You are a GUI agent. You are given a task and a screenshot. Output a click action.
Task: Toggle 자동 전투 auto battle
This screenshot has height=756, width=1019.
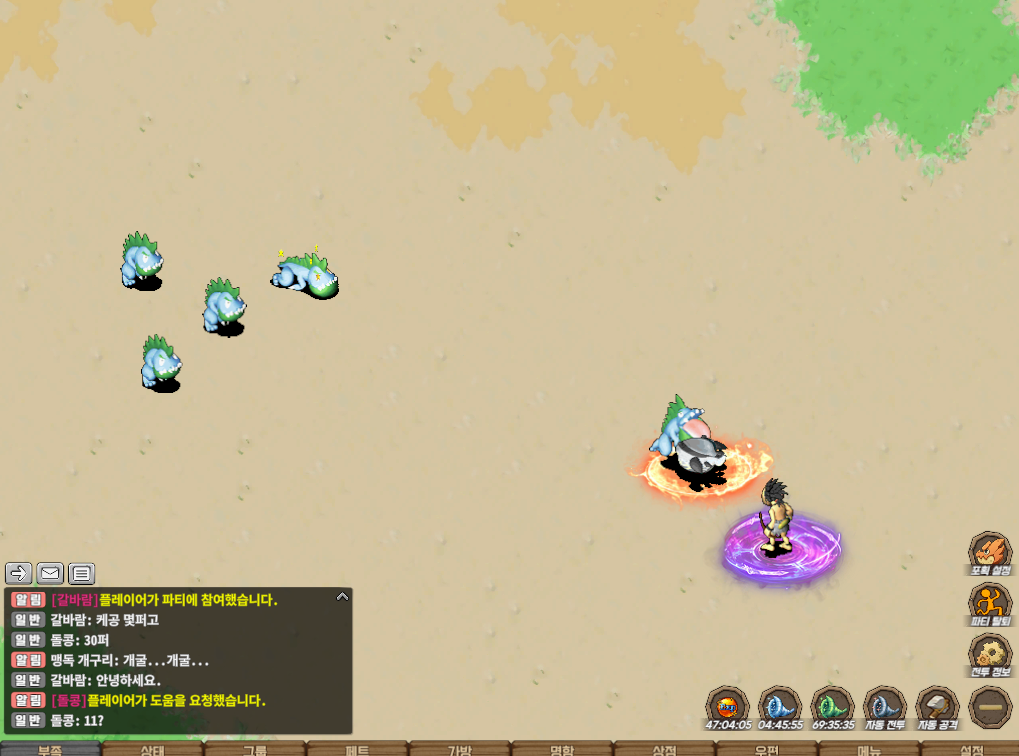884,705
